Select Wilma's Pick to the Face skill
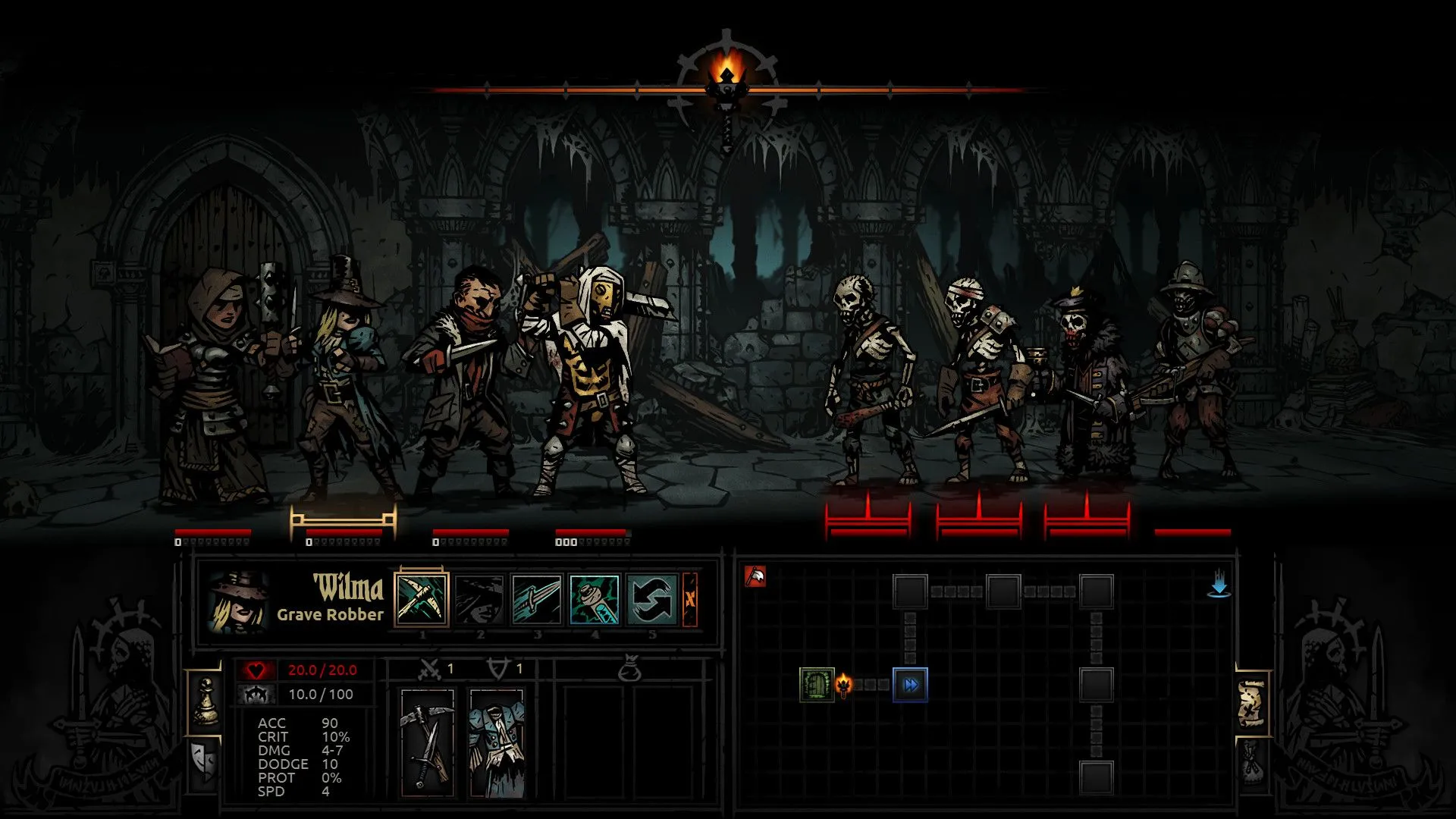 pos(422,598)
